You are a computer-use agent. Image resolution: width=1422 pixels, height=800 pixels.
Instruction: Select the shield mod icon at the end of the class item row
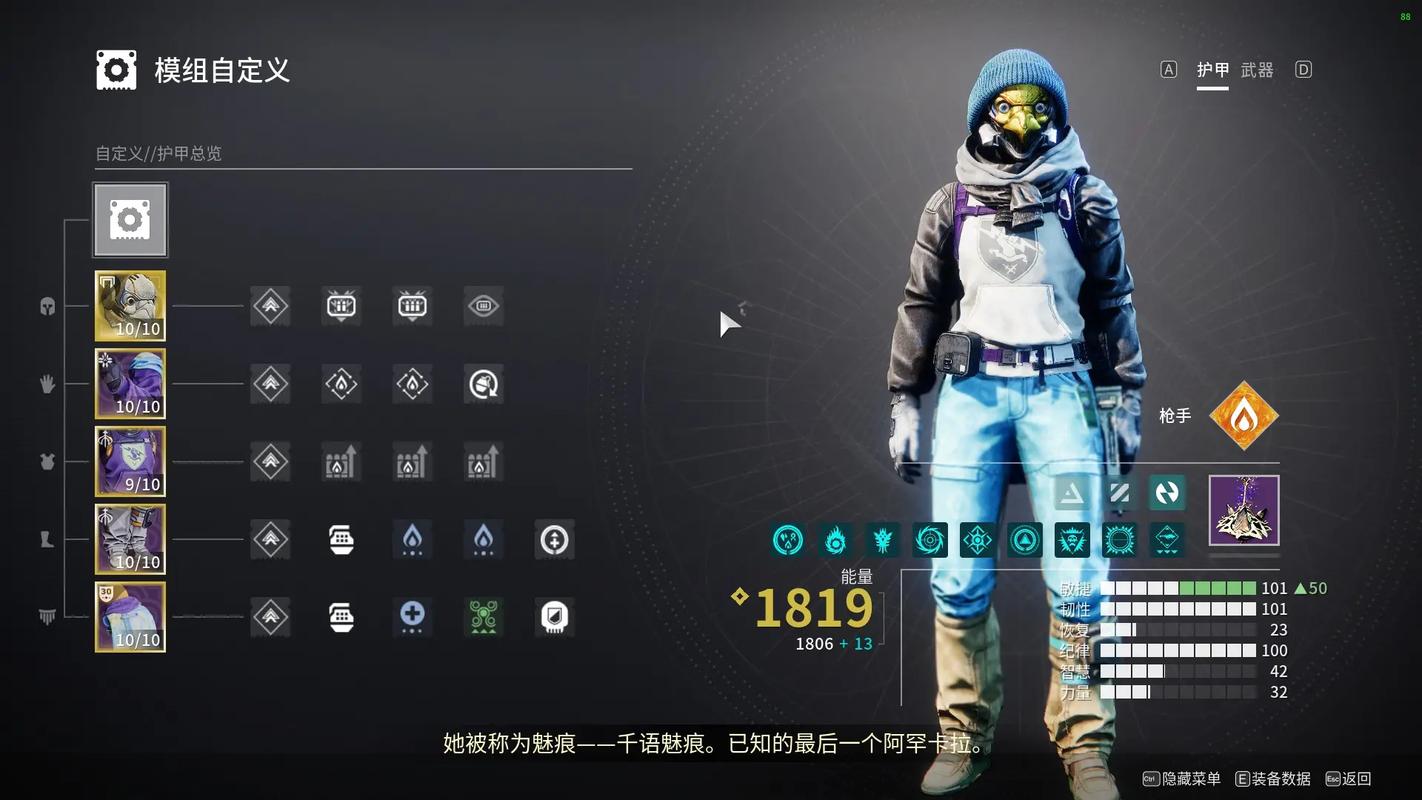[554, 617]
